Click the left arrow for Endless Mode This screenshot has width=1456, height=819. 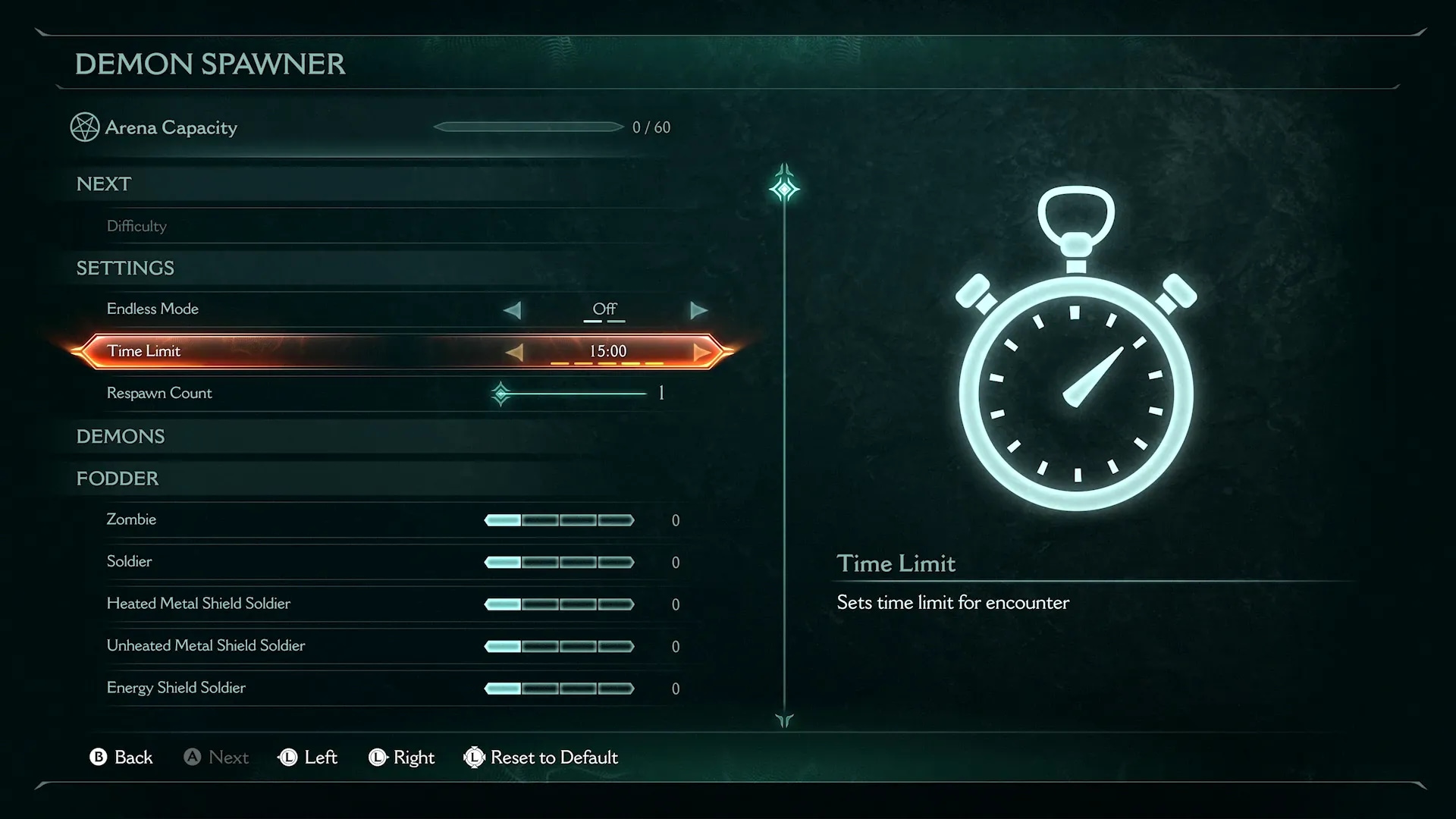[513, 310]
